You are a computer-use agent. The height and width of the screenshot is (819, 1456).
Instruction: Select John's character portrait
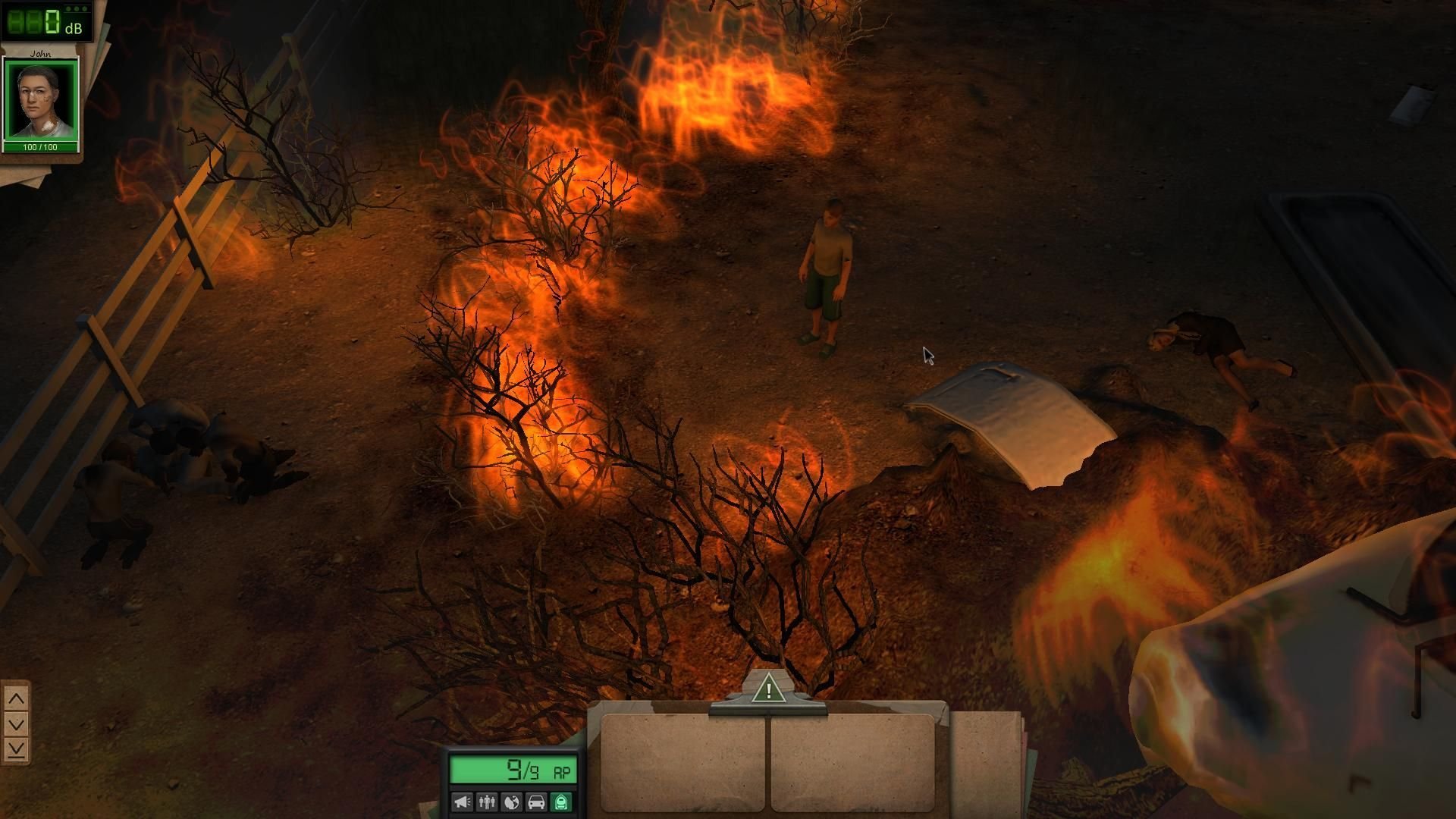coord(40,101)
